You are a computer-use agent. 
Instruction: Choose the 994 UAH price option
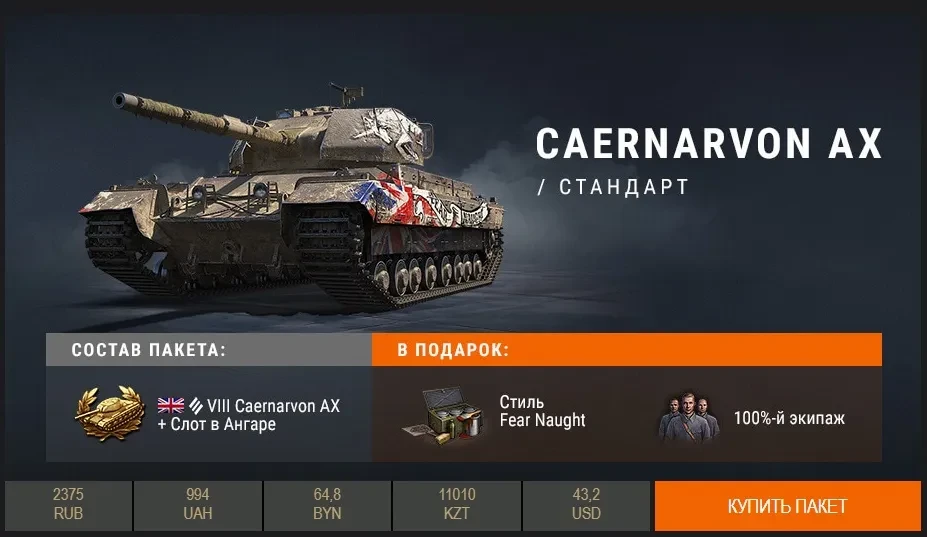[x=198, y=505]
